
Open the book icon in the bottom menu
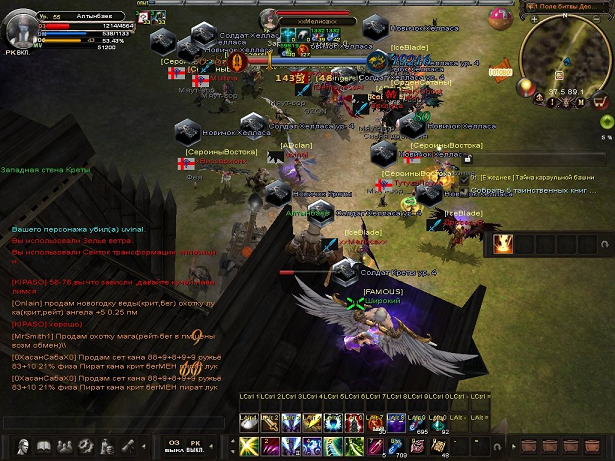(44, 445)
